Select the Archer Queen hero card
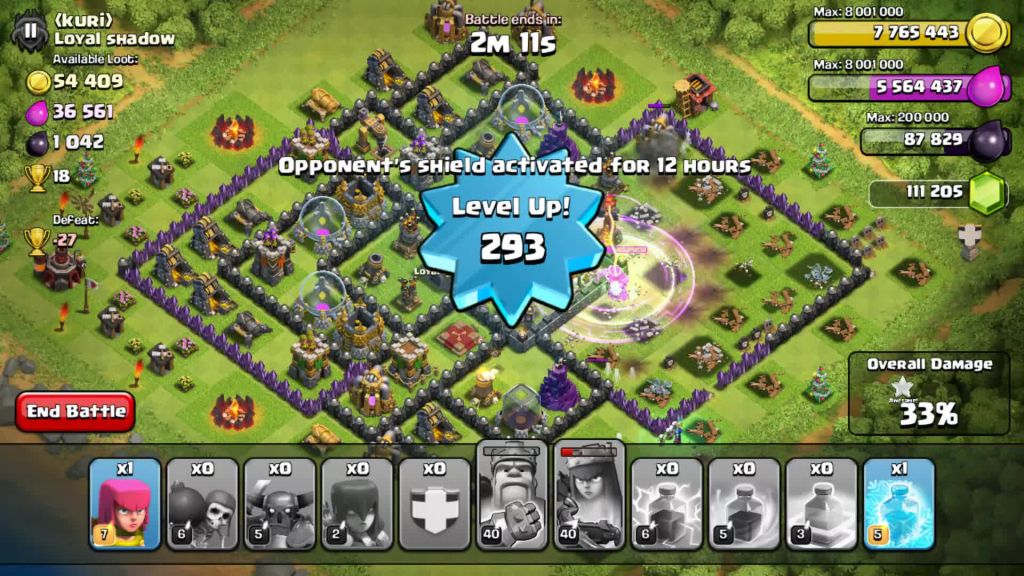The width and height of the screenshot is (1024, 576). 589,495
